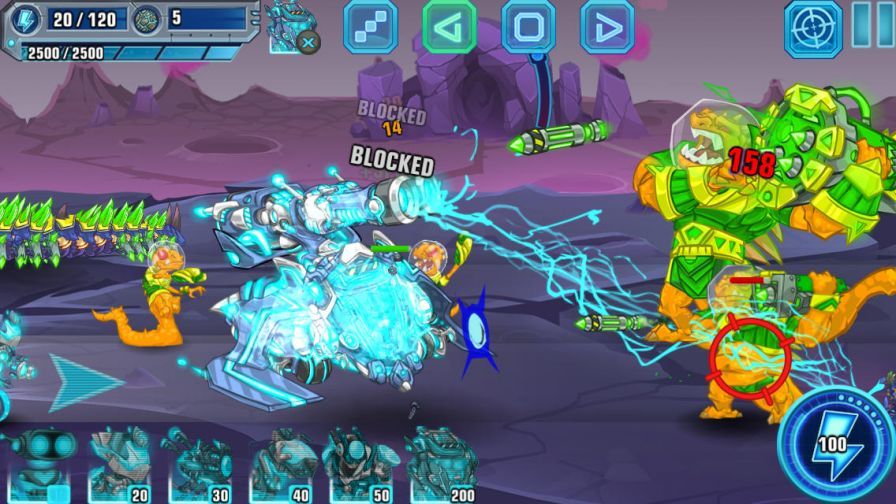The width and height of the screenshot is (896, 504).
Task: Deploy the robot unit costing 200
Action: (442, 464)
